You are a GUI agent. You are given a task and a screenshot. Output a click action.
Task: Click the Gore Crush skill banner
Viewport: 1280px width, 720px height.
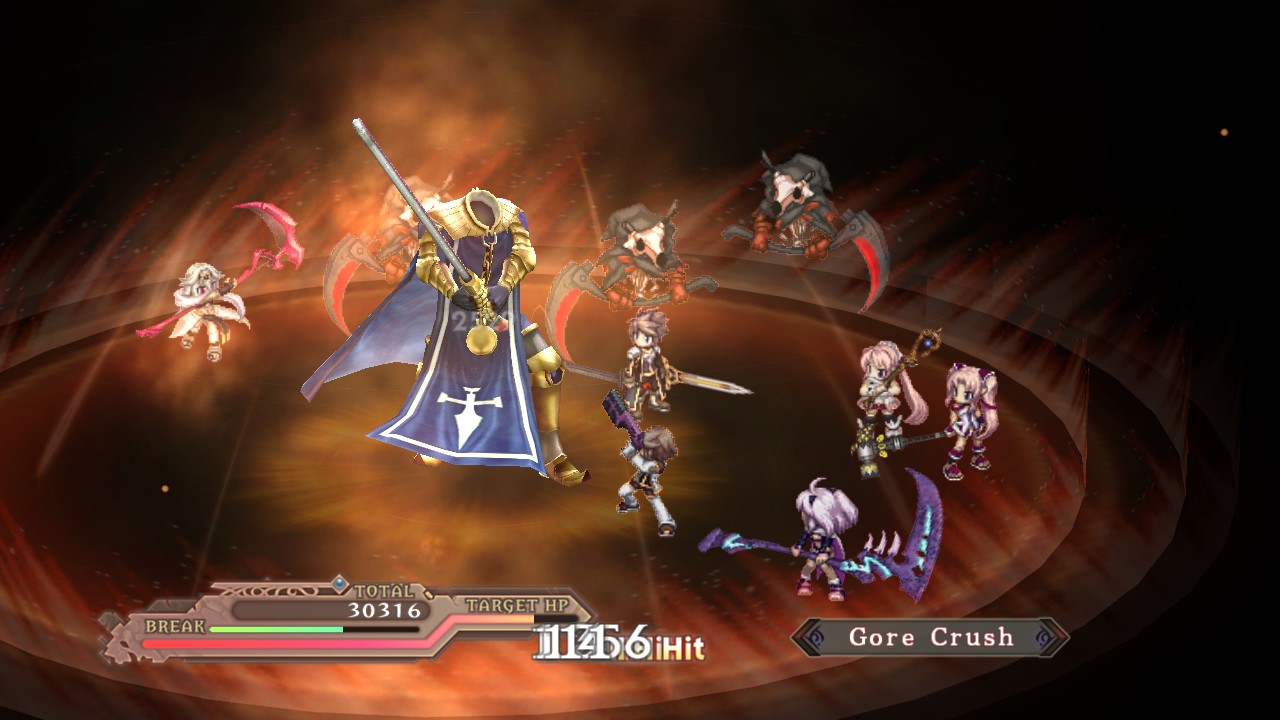(930, 638)
